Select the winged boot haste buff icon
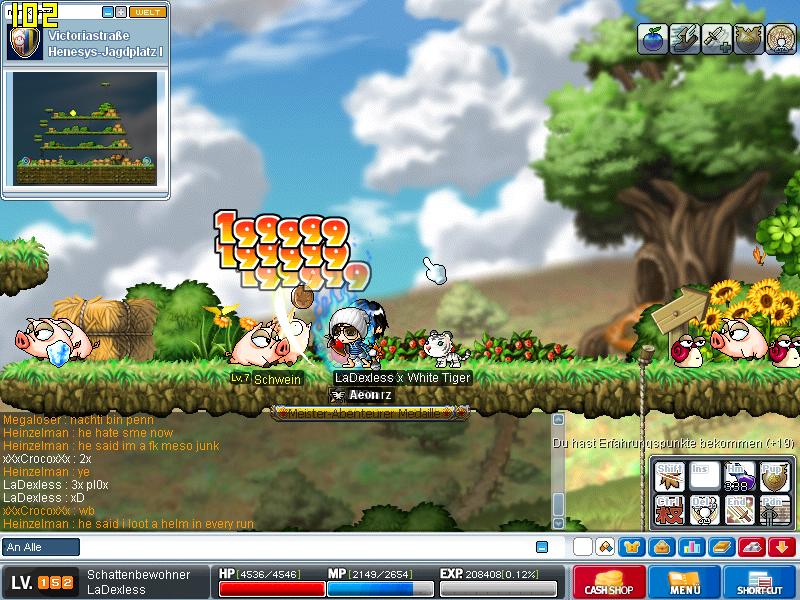 [684, 38]
